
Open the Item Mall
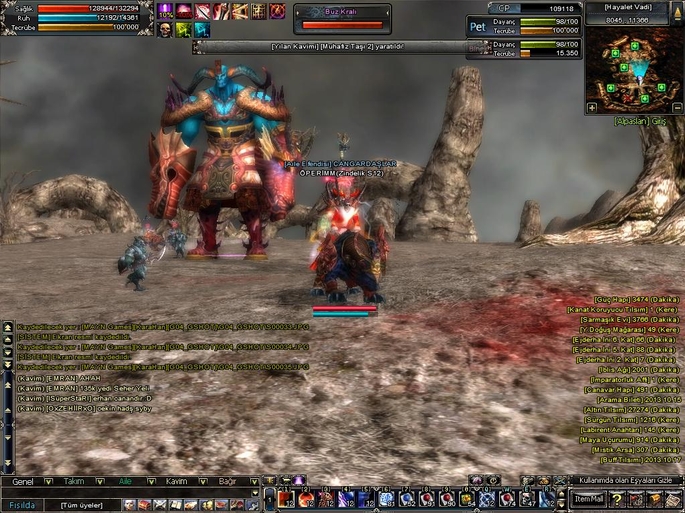click(589, 499)
